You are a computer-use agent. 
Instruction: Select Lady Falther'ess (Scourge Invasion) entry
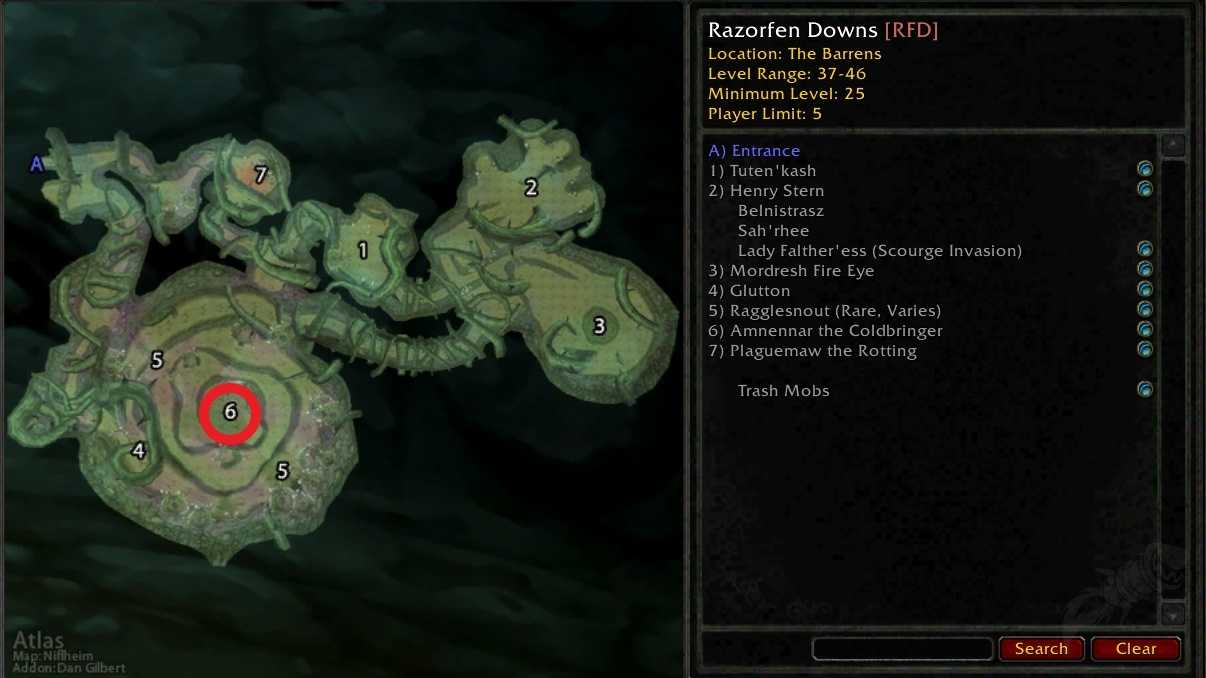879,251
